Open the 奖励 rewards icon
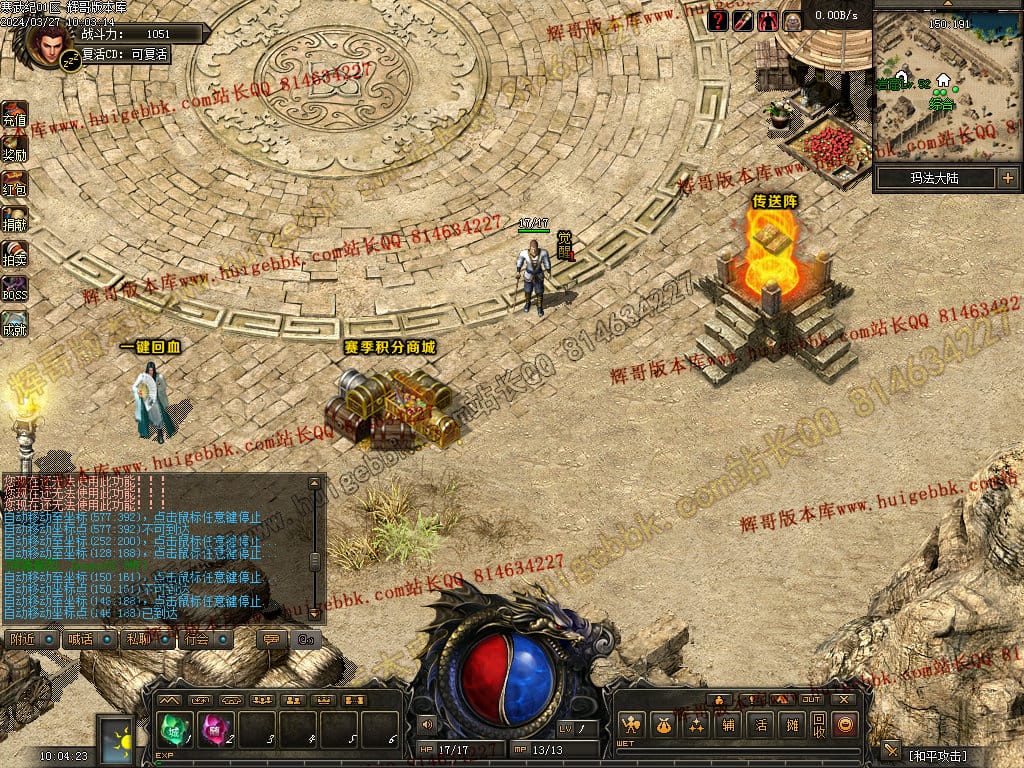Image resolution: width=1024 pixels, height=768 pixels. tap(14, 150)
